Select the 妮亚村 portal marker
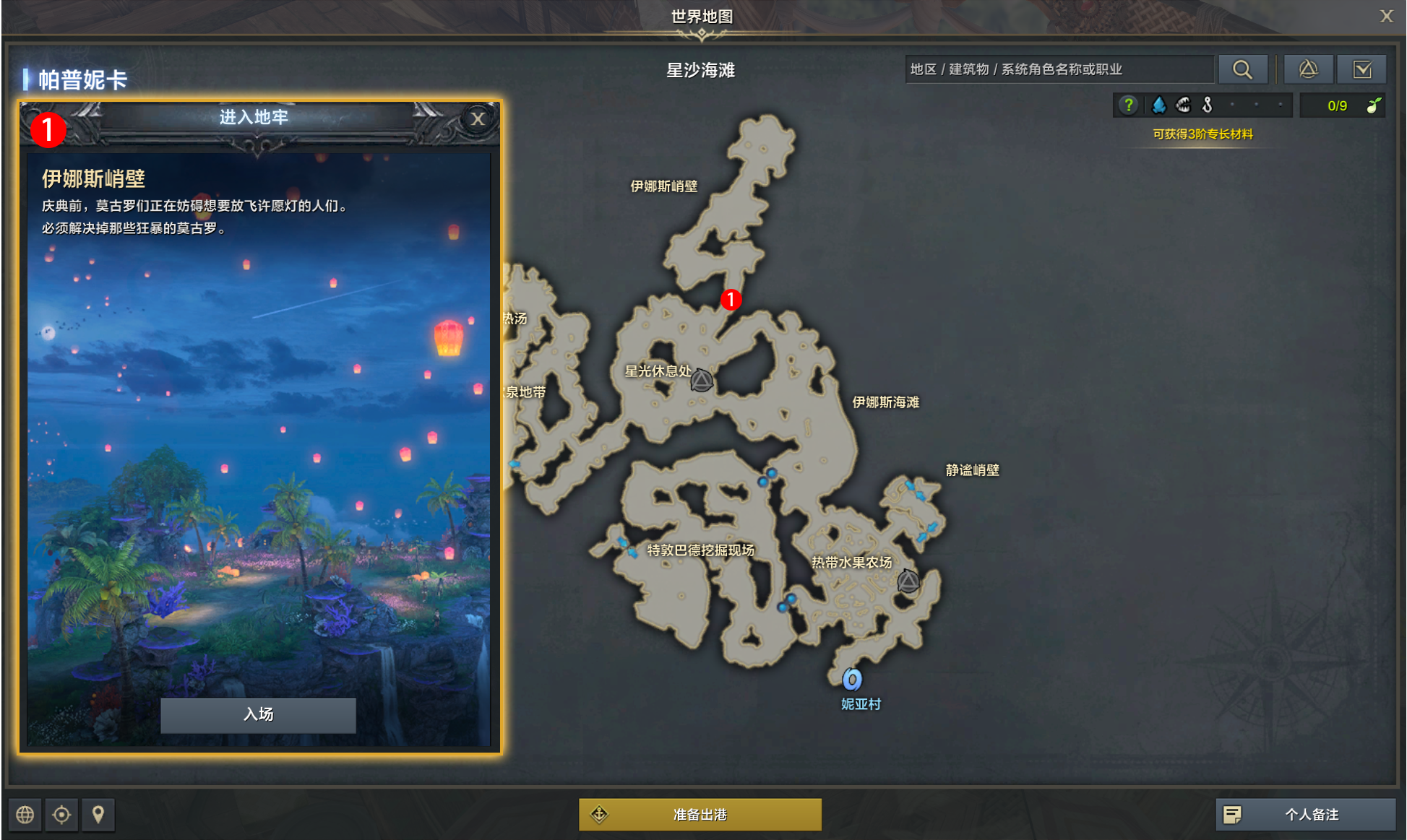 coord(853,680)
